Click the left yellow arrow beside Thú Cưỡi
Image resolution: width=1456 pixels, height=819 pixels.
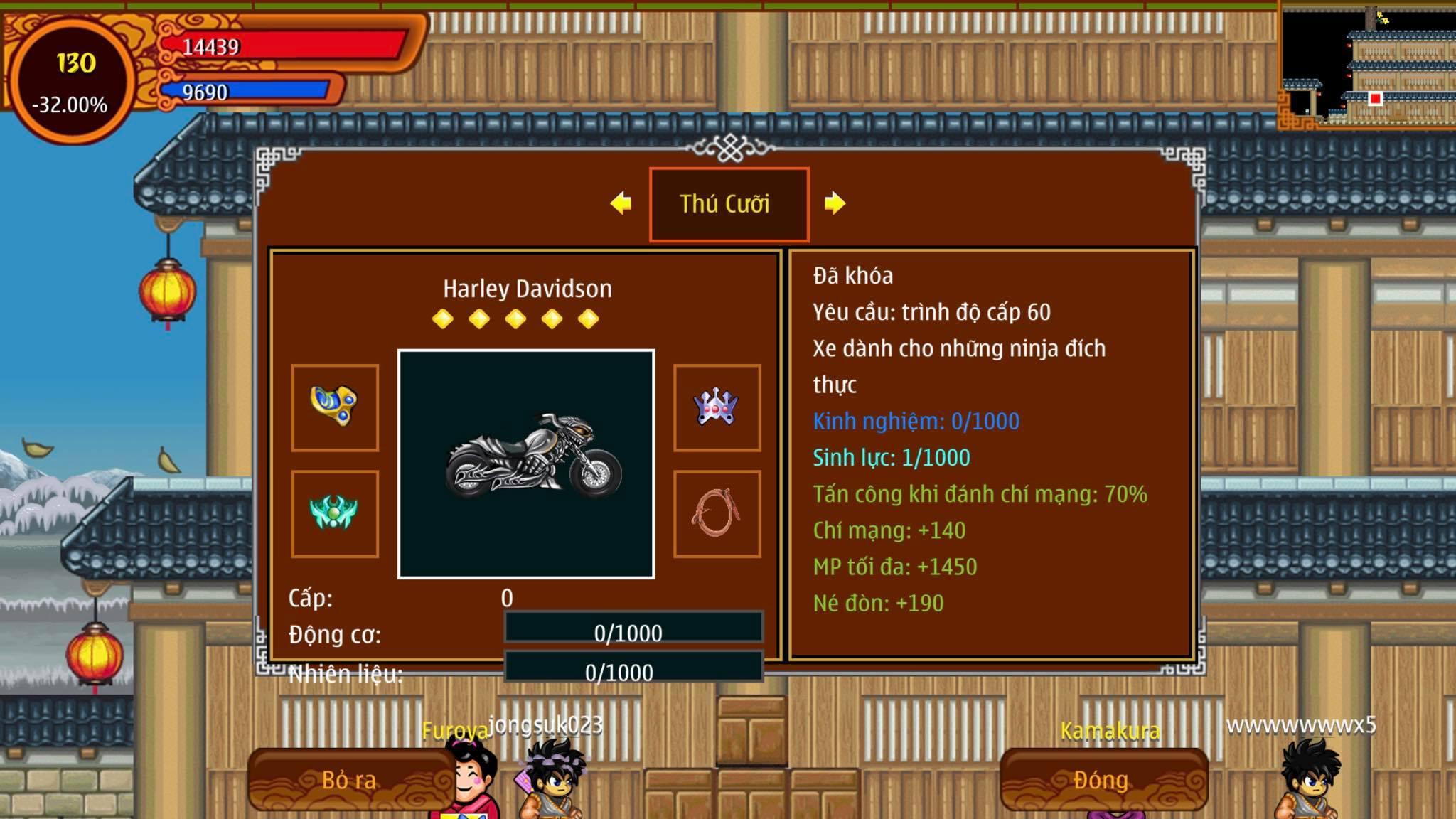pos(621,203)
